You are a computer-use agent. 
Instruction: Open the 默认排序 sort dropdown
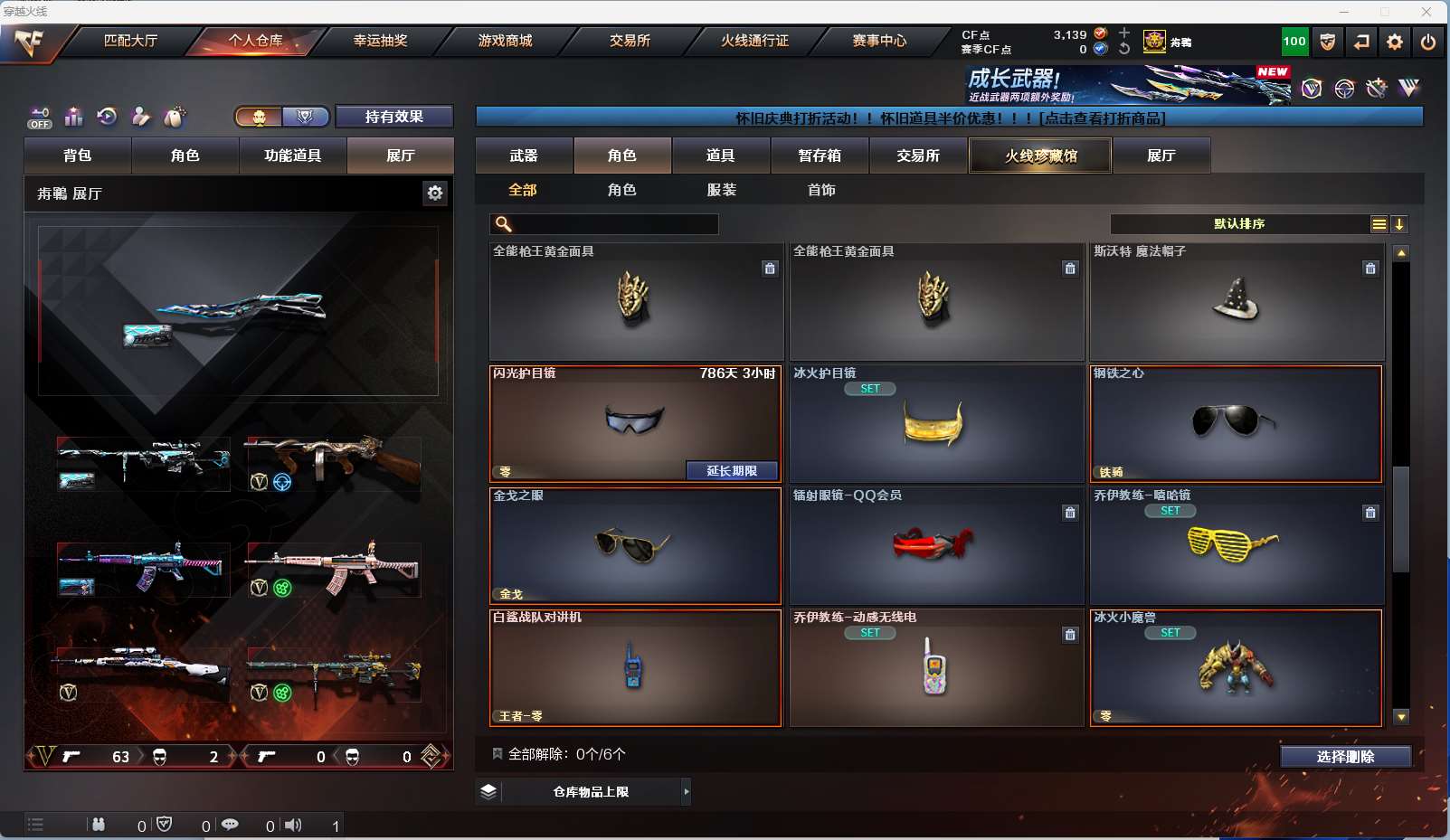pyautogui.click(x=1239, y=224)
